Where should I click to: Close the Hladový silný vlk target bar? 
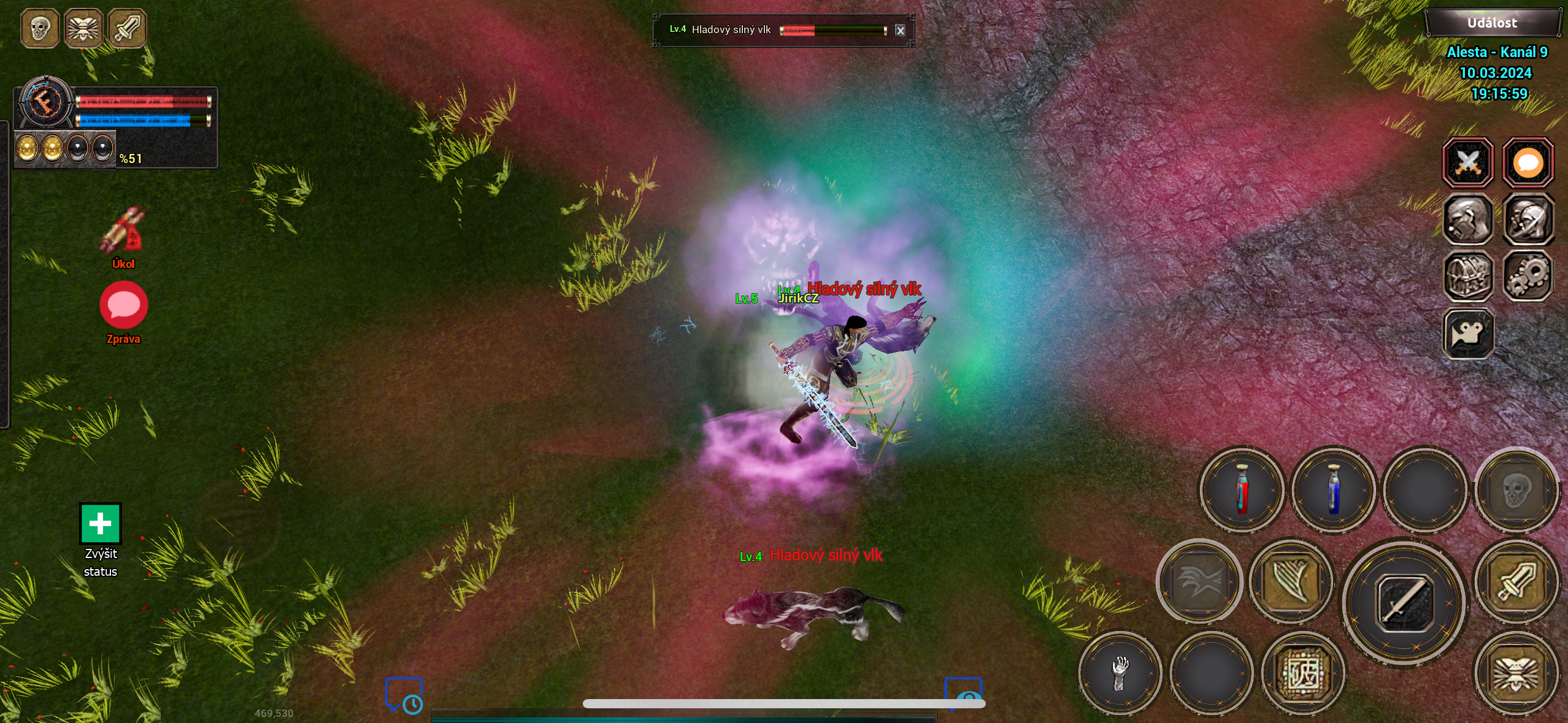pyautogui.click(x=901, y=30)
